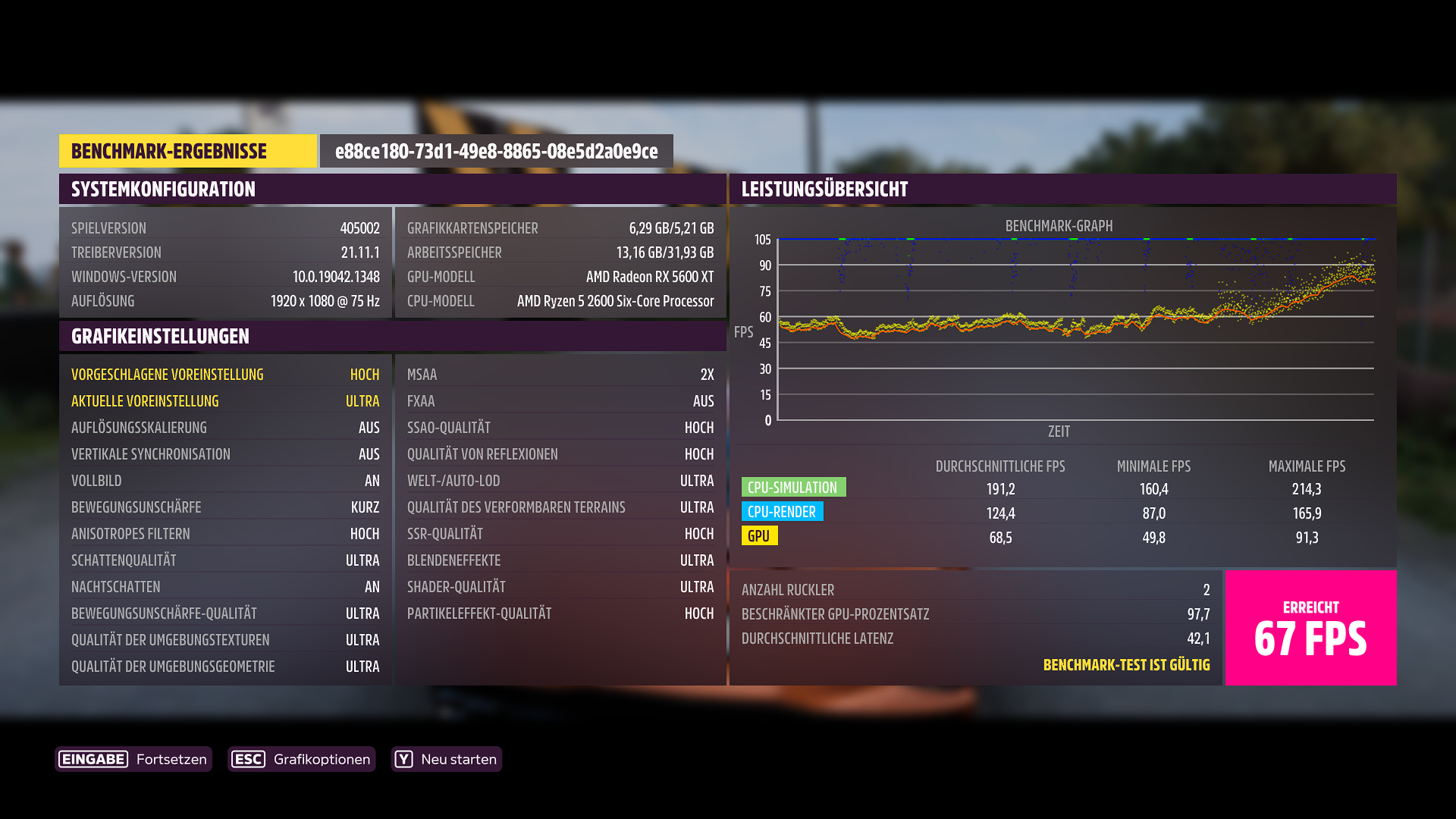Toggle VERTIKALE SYNCHRONISATION setting
Image resolution: width=1456 pixels, height=819 pixels.
(225, 453)
